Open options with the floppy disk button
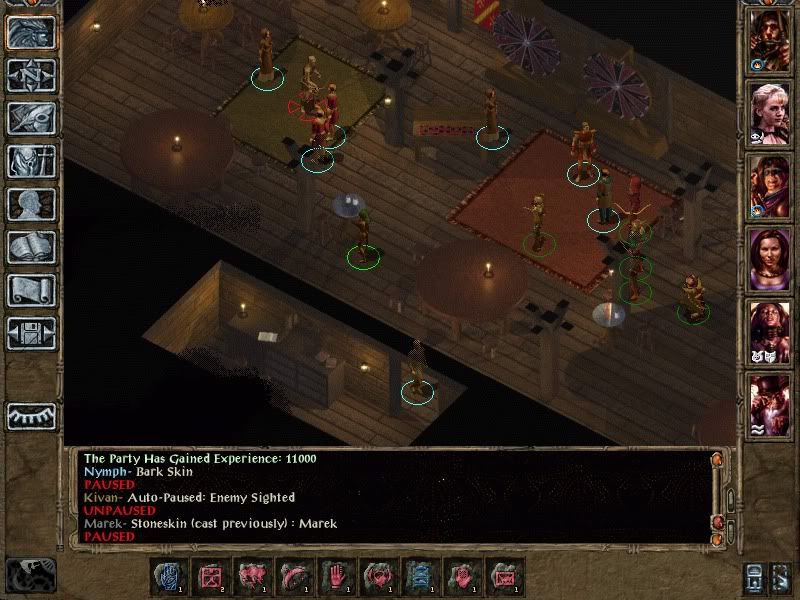The width and height of the screenshot is (800, 600). point(31,332)
